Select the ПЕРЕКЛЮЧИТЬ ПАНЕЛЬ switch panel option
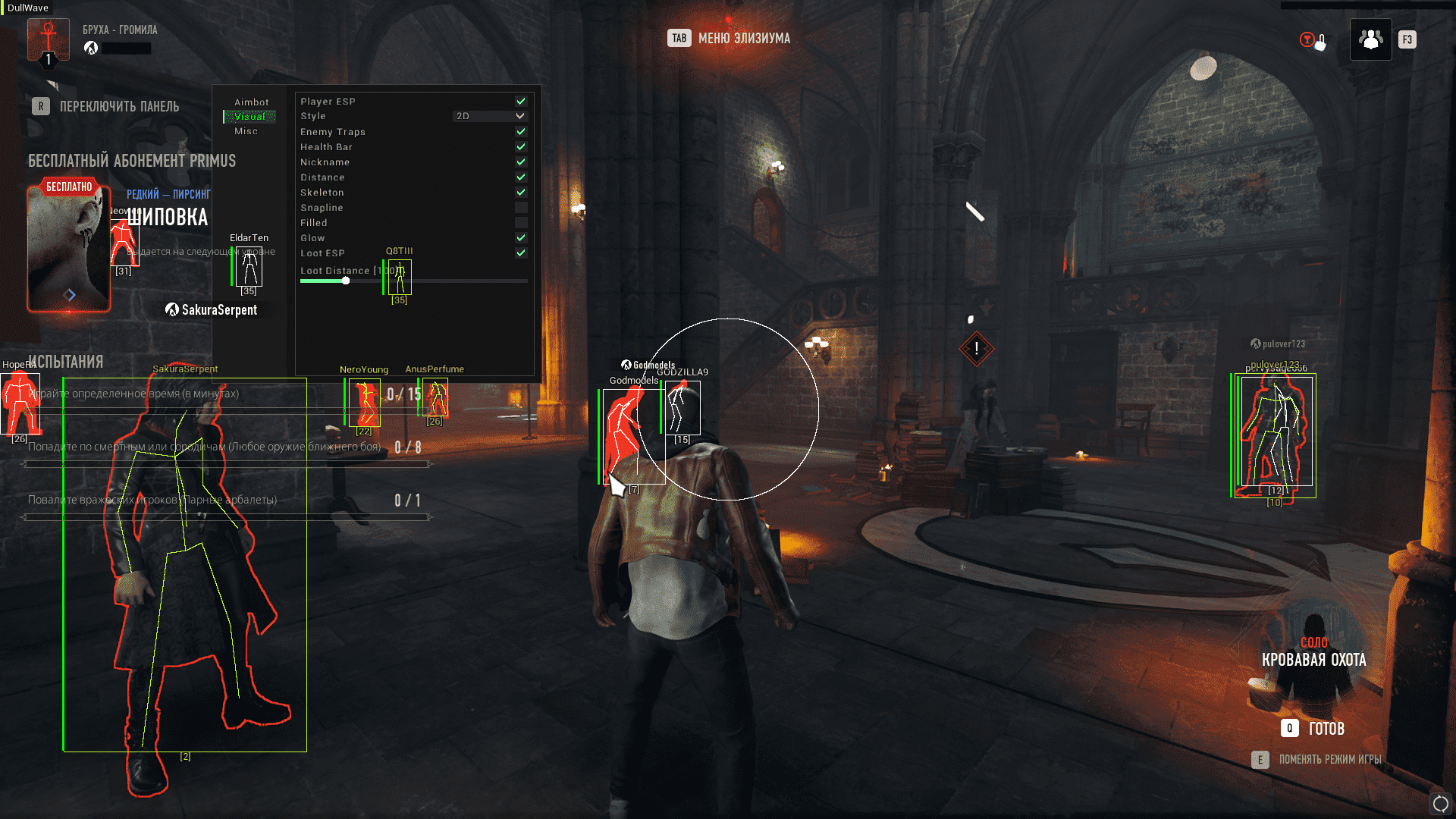Viewport: 1456px width, 819px height. point(106,107)
